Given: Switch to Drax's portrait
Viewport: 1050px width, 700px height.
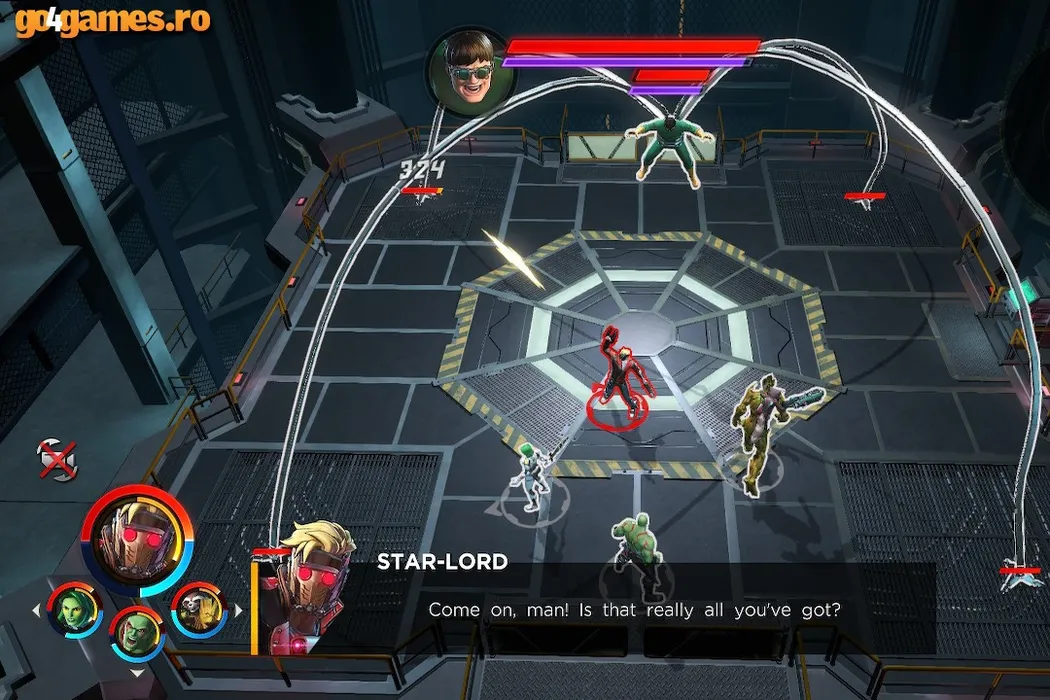Looking at the screenshot, I should click(x=139, y=632).
